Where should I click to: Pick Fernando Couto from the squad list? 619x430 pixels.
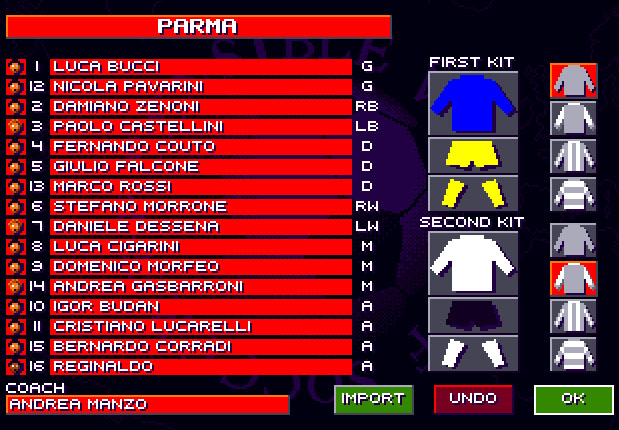tap(200, 147)
